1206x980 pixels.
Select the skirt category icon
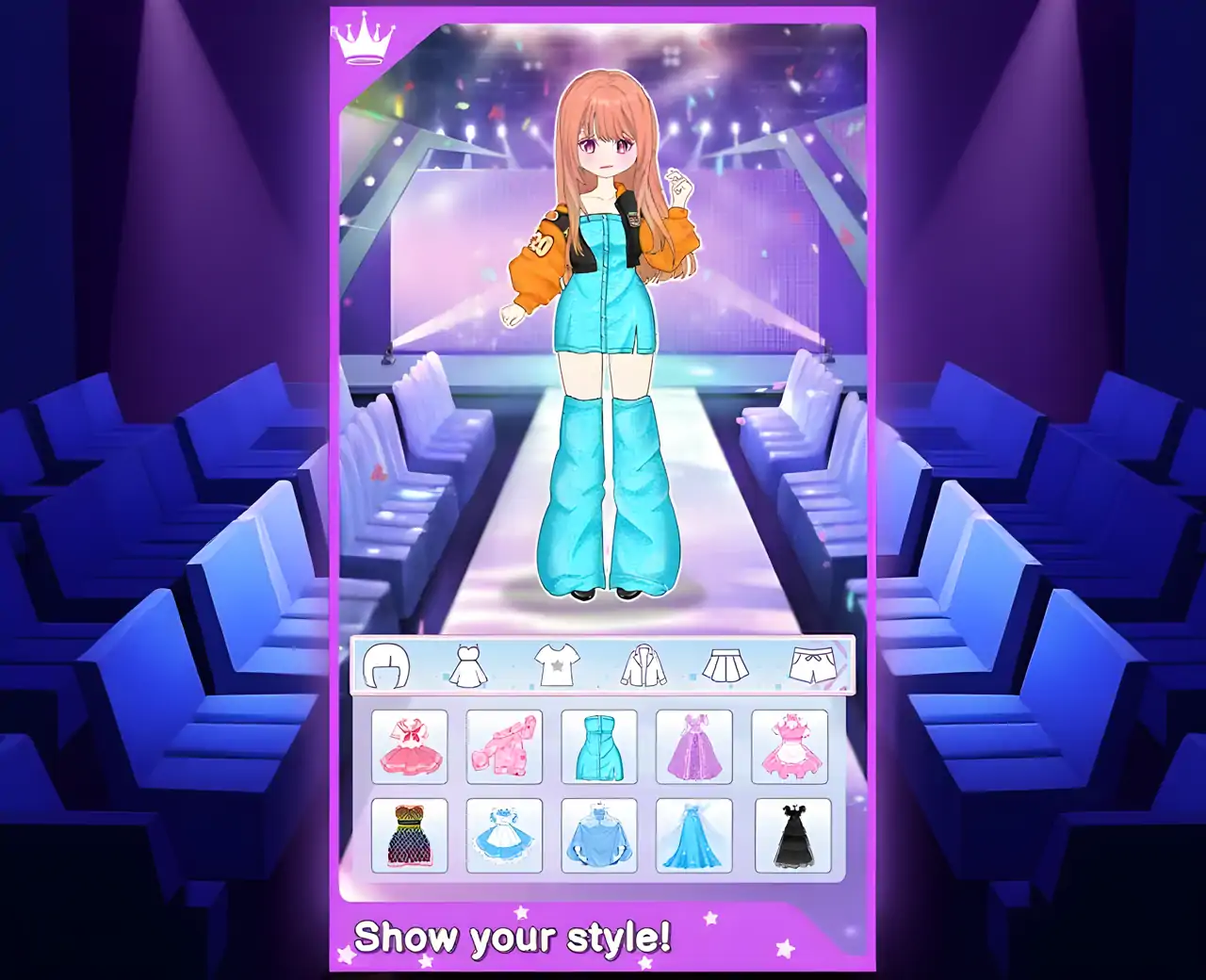coord(725,664)
